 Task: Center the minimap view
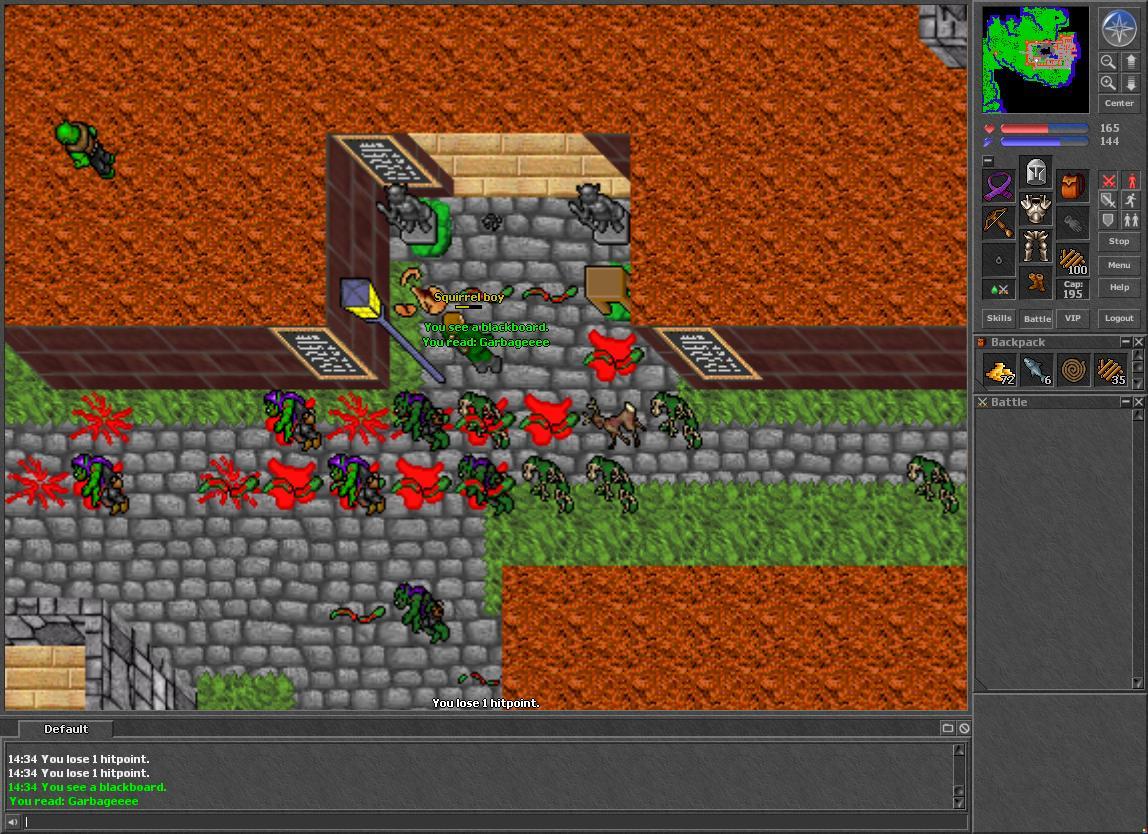point(1118,103)
